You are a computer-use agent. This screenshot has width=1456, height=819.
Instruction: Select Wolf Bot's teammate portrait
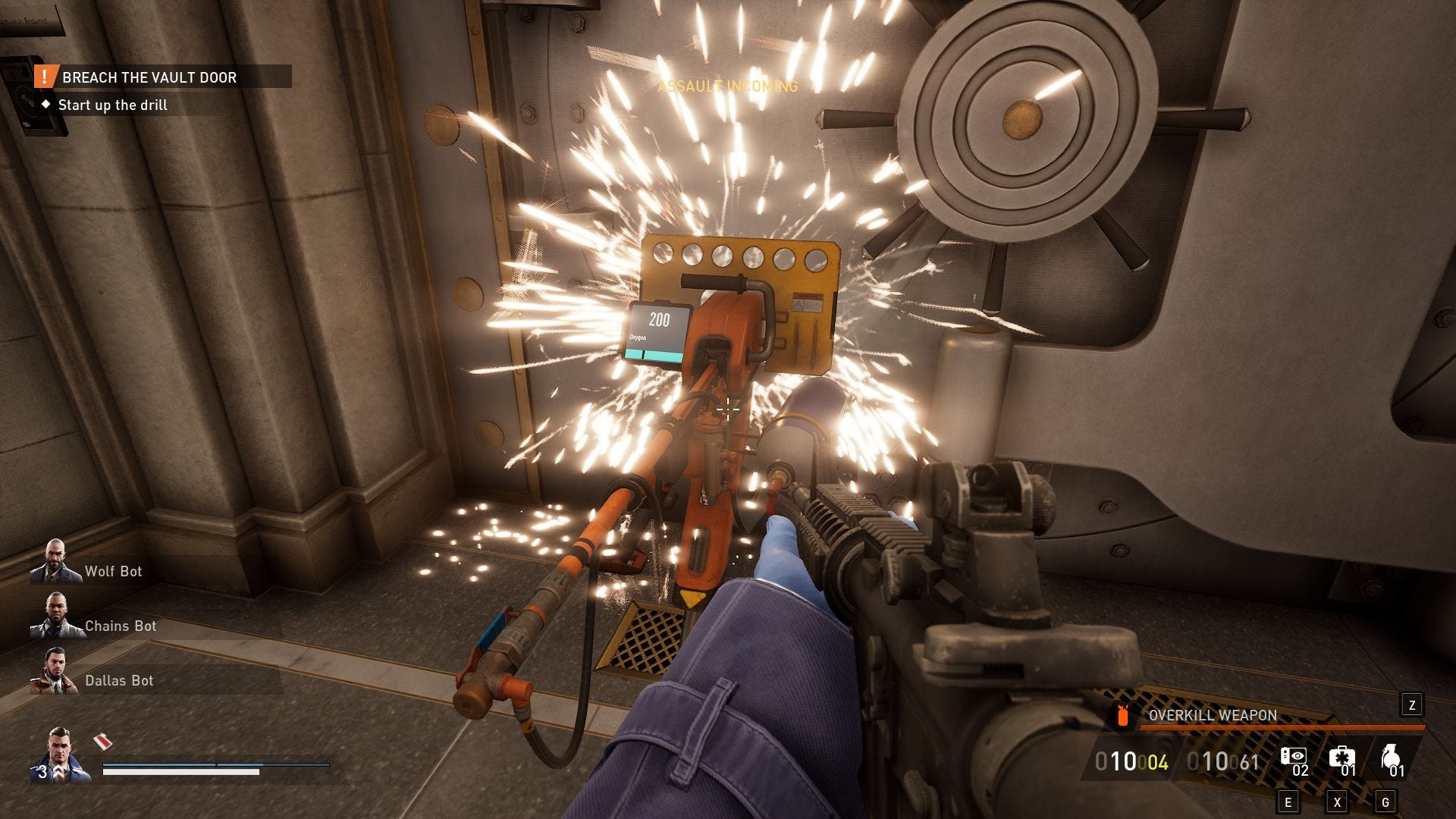(55, 562)
